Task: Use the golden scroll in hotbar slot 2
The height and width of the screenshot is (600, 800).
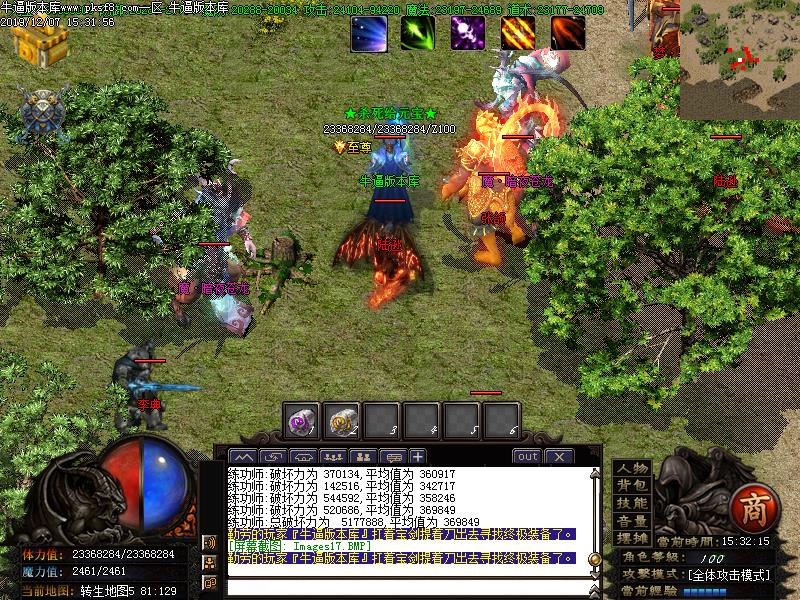Action: click(x=342, y=420)
